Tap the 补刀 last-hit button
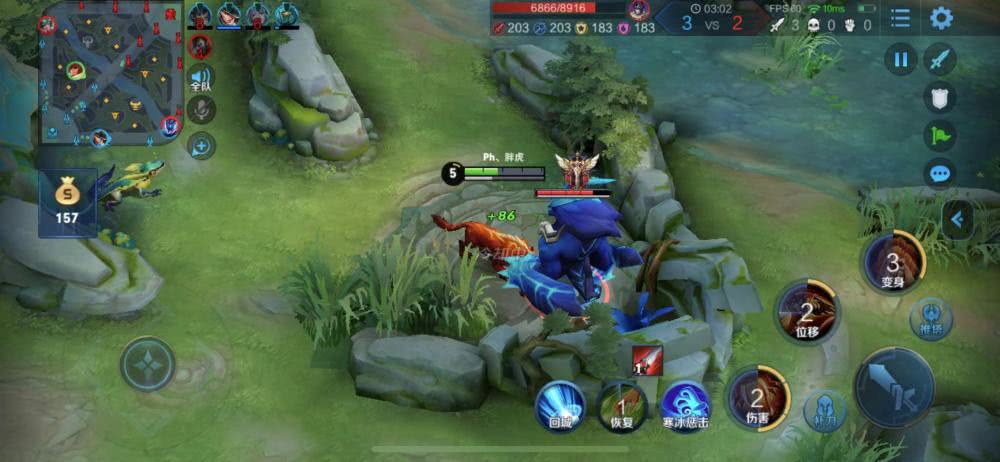 coord(825,410)
